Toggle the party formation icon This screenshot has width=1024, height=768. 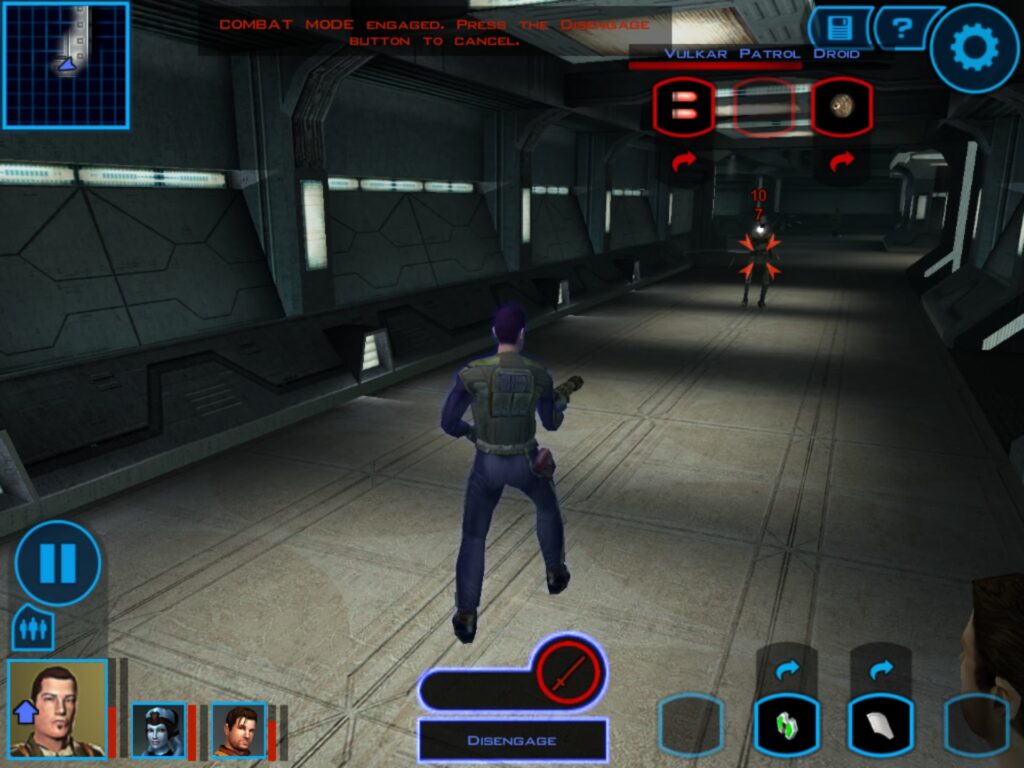tap(33, 630)
